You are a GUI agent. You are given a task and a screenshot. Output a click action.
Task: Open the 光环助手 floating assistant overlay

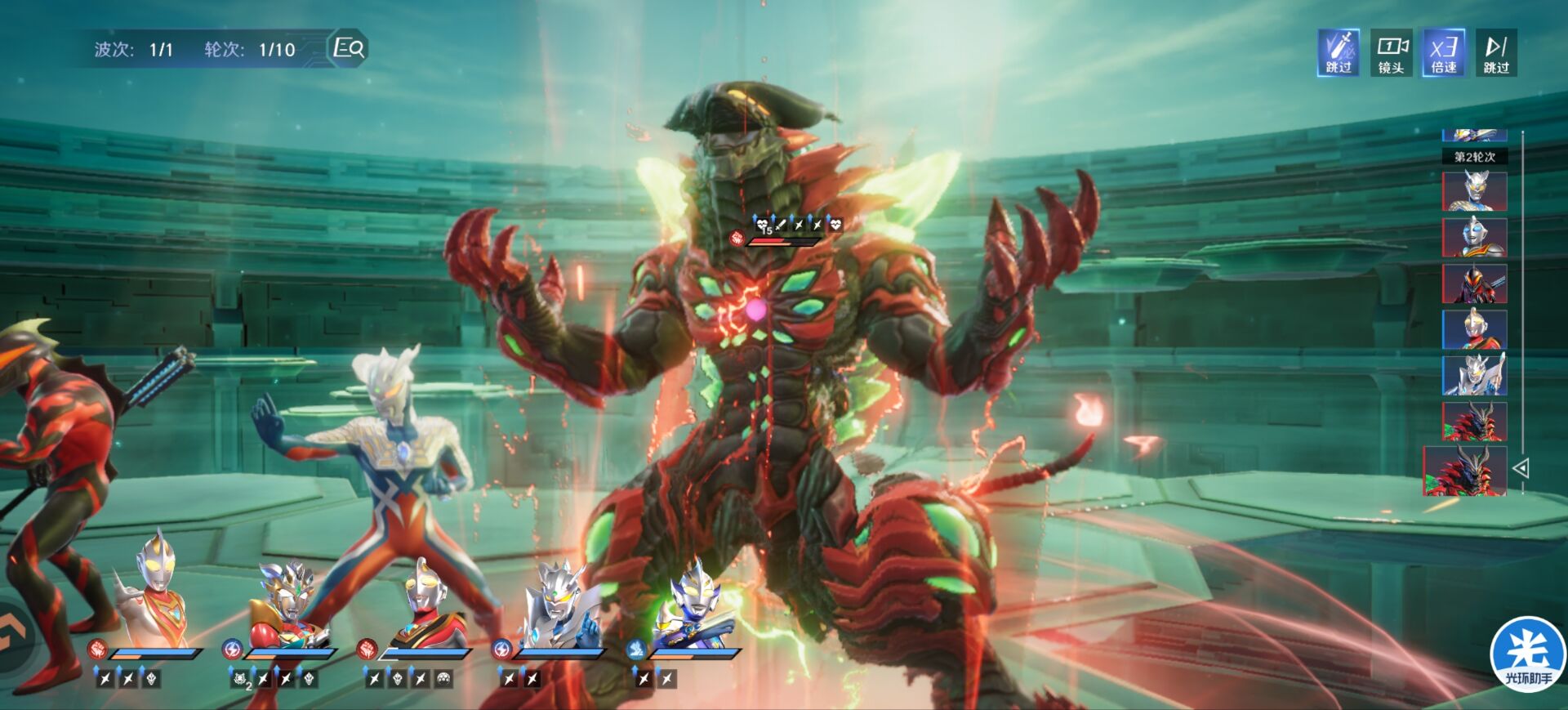pos(1527,655)
